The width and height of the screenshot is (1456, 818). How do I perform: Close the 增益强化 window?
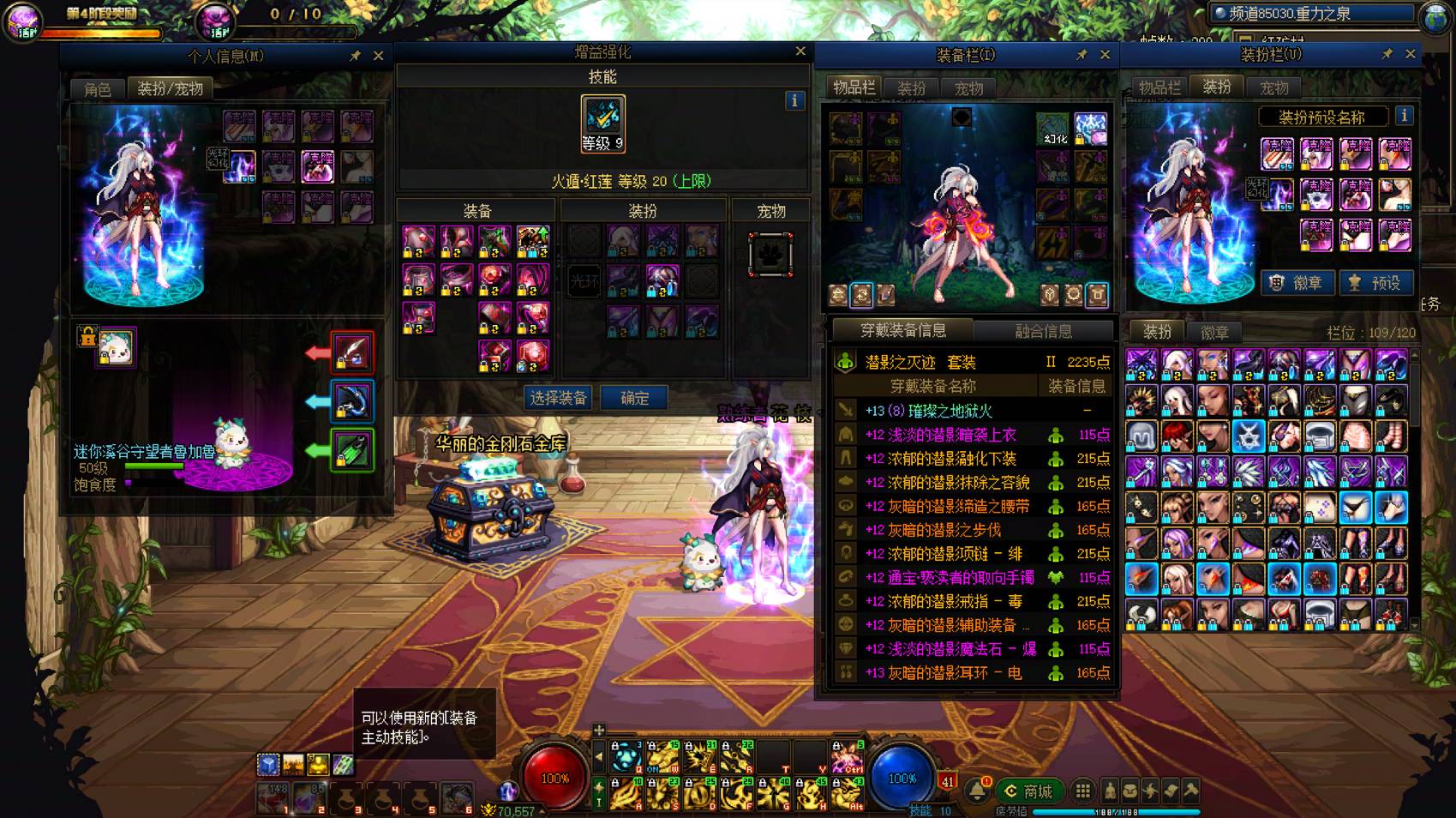coord(800,51)
